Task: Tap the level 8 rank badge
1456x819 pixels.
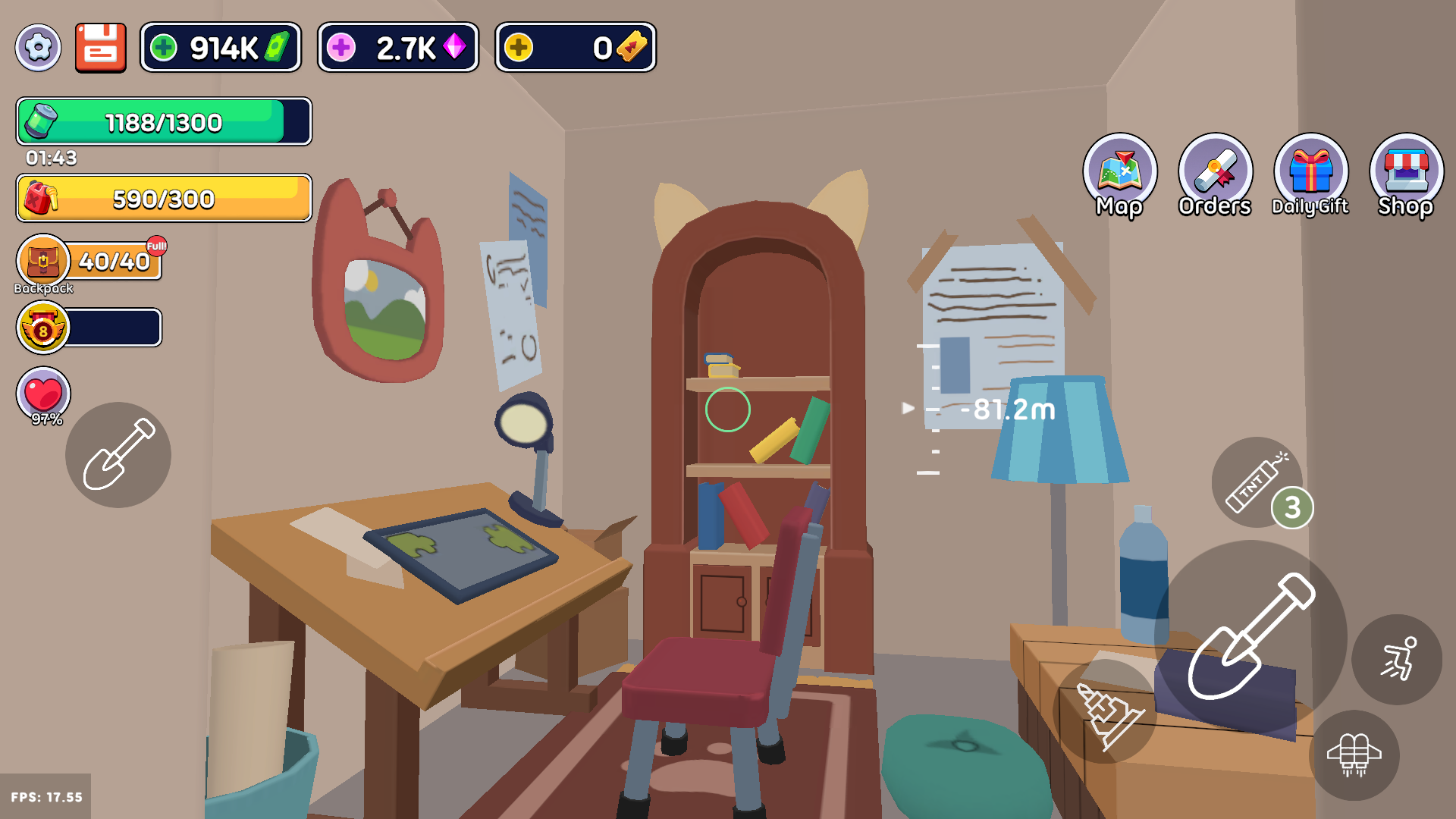Action: coord(43,328)
